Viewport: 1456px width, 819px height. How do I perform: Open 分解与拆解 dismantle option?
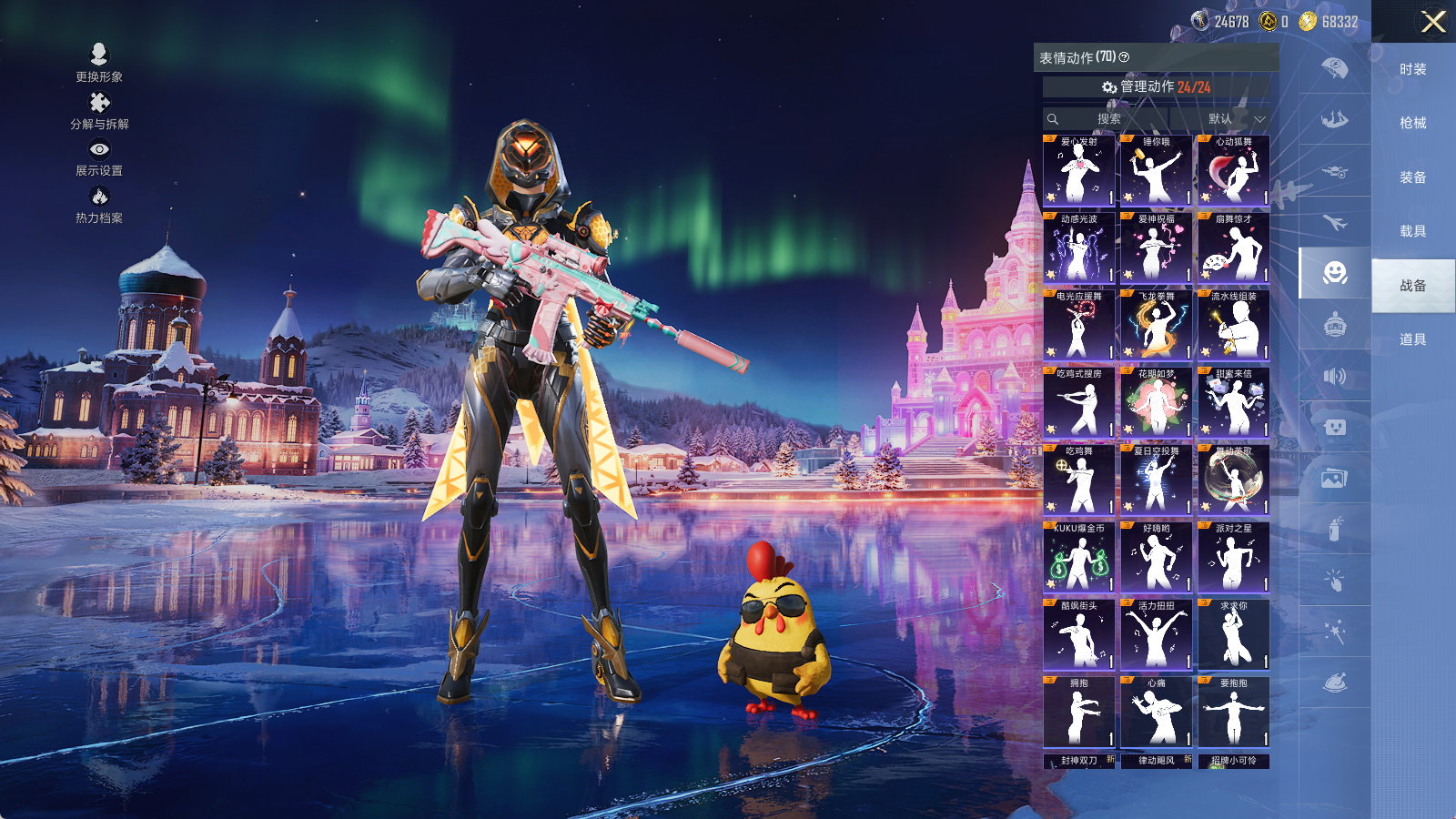99,110
